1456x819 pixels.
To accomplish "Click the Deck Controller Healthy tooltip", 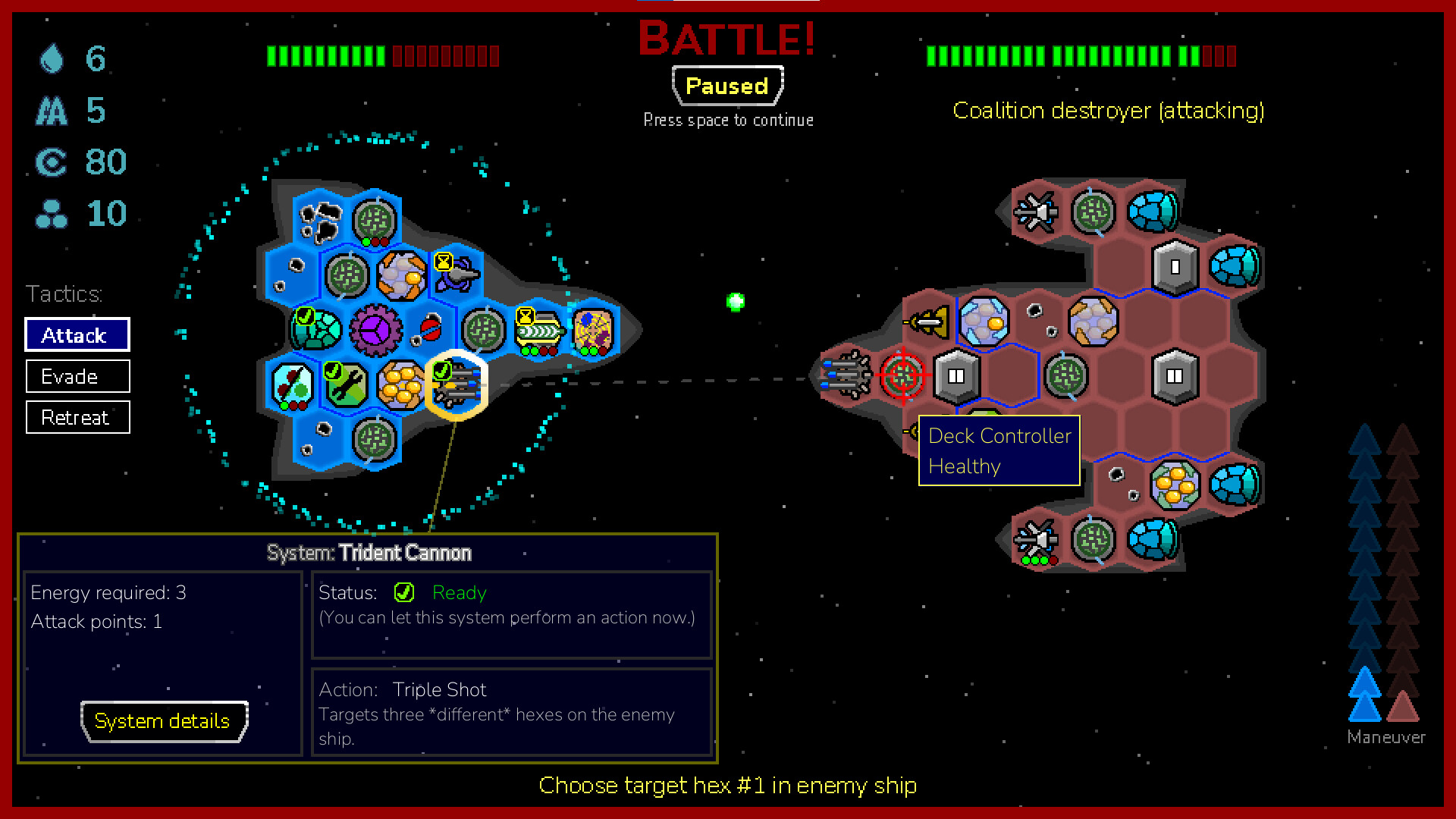I will point(999,450).
